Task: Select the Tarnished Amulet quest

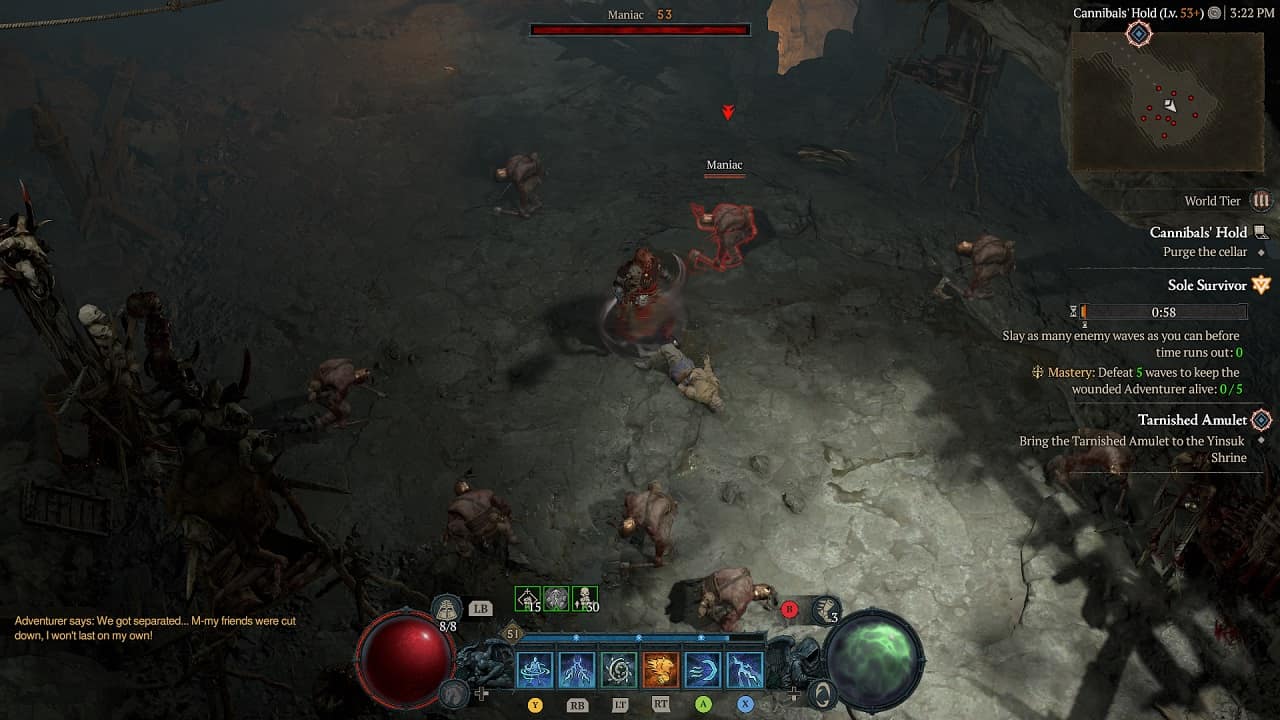Action: (1192, 420)
